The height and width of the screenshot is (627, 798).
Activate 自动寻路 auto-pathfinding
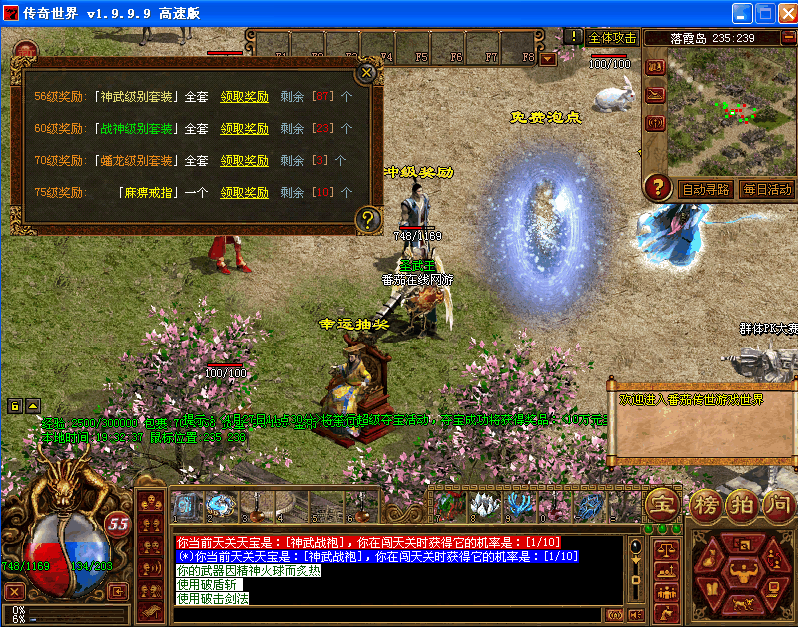706,188
